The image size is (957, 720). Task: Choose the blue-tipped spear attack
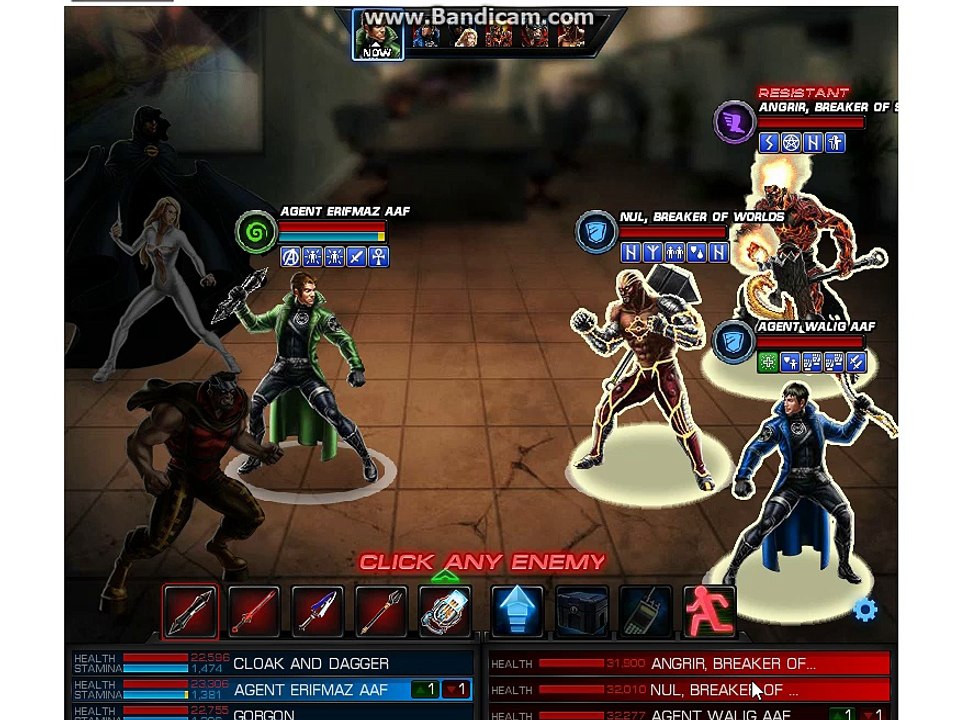pos(317,611)
